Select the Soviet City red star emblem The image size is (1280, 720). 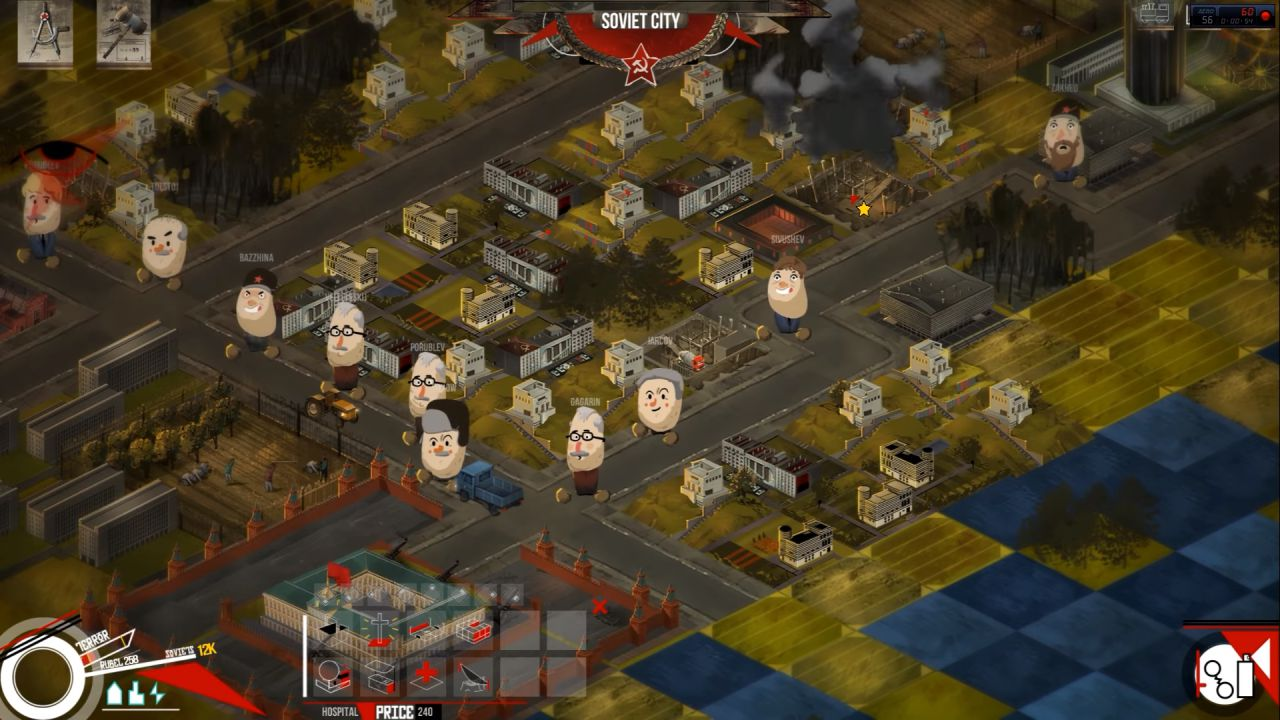point(640,66)
